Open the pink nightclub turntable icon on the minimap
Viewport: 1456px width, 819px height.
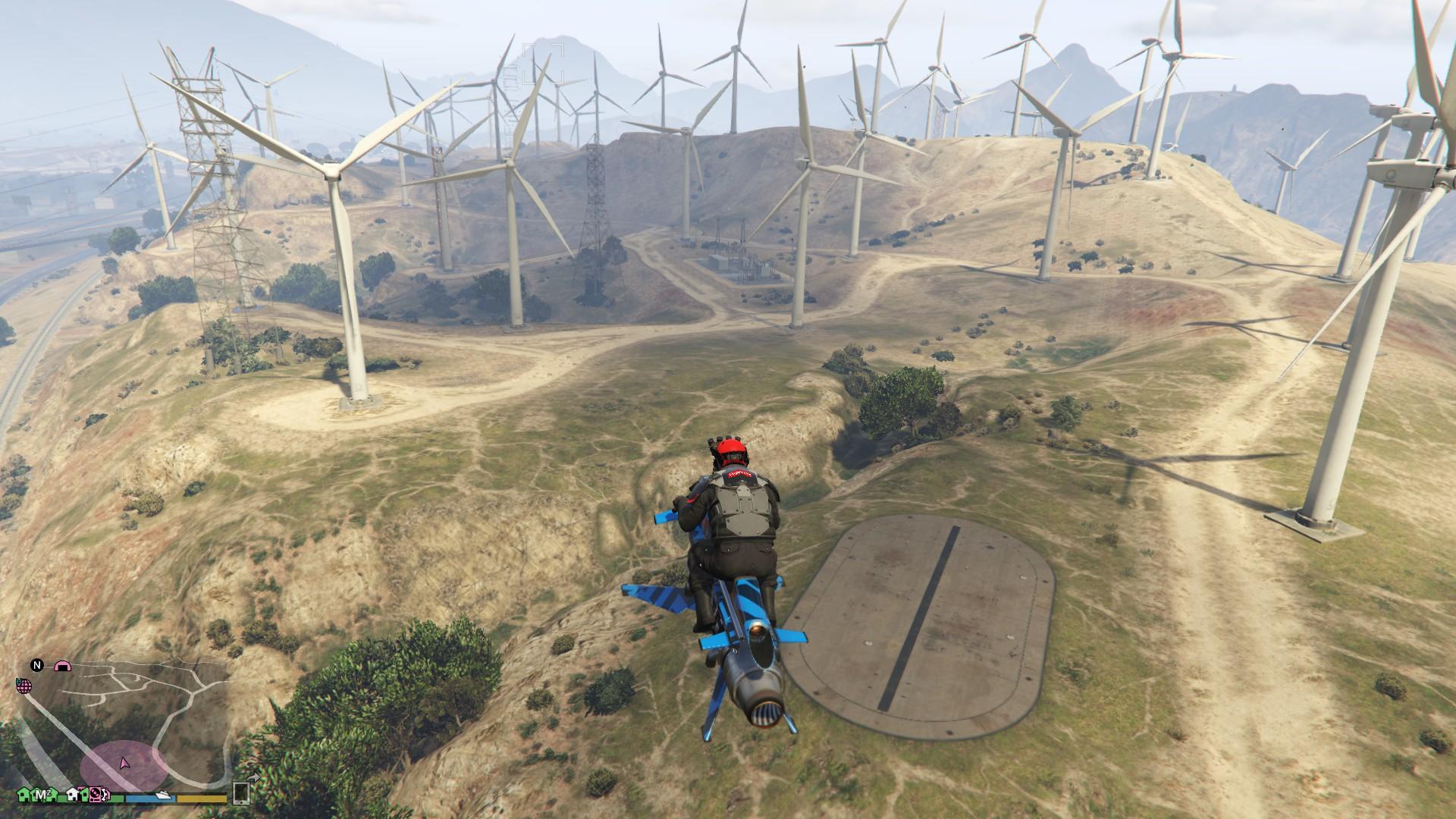point(95,795)
